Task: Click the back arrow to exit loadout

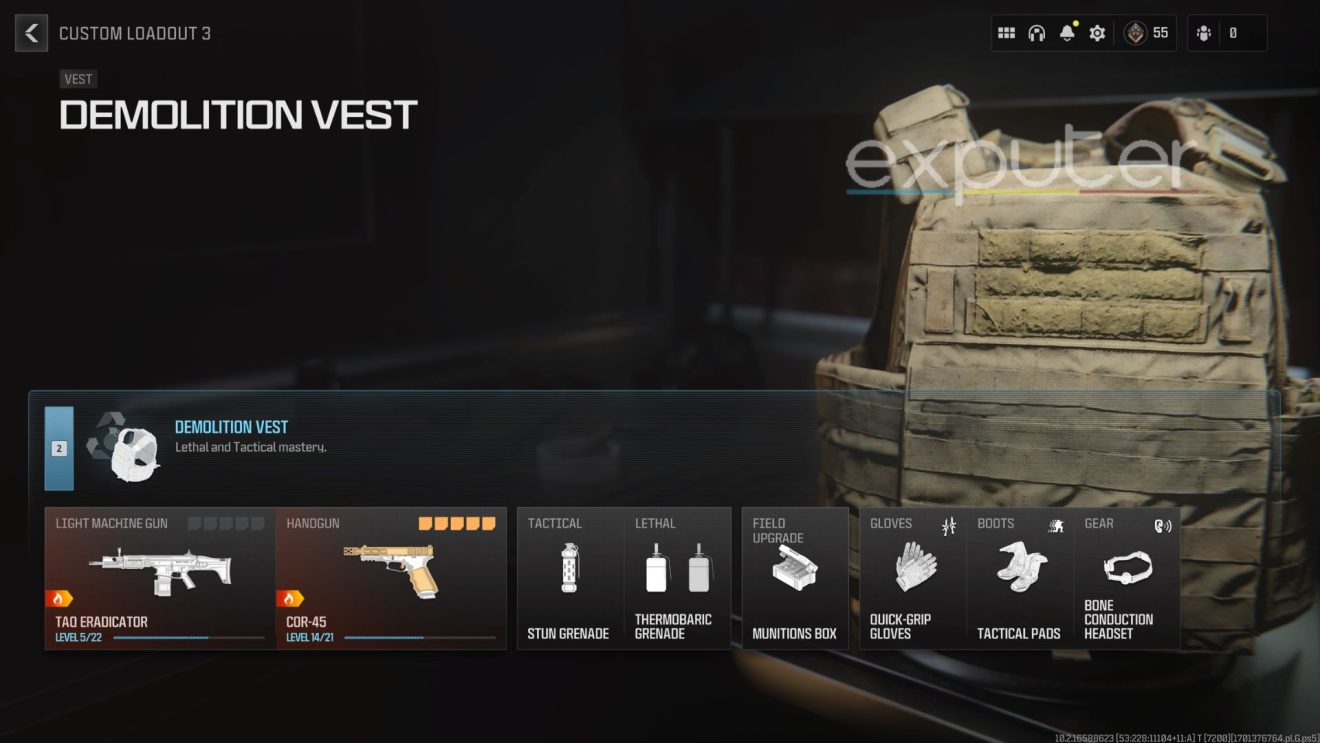Action: 31,32
